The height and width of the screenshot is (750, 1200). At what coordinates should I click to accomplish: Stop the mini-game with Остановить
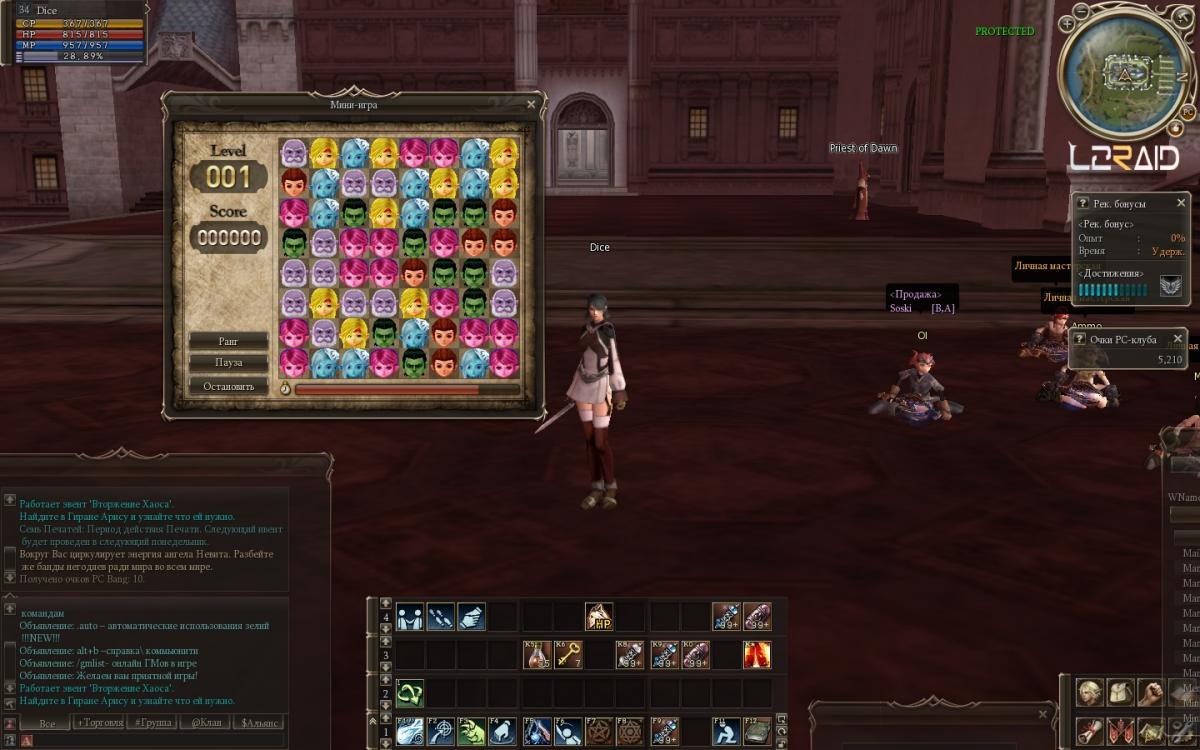(229, 386)
